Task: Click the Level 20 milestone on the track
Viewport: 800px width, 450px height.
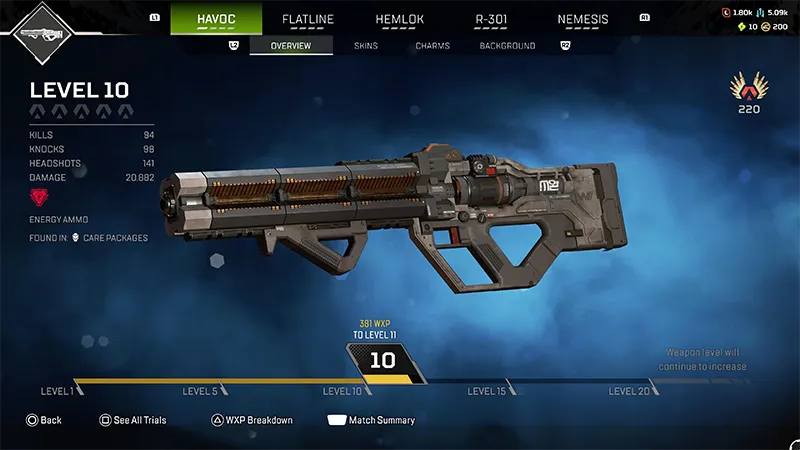Action: [x=630, y=391]
